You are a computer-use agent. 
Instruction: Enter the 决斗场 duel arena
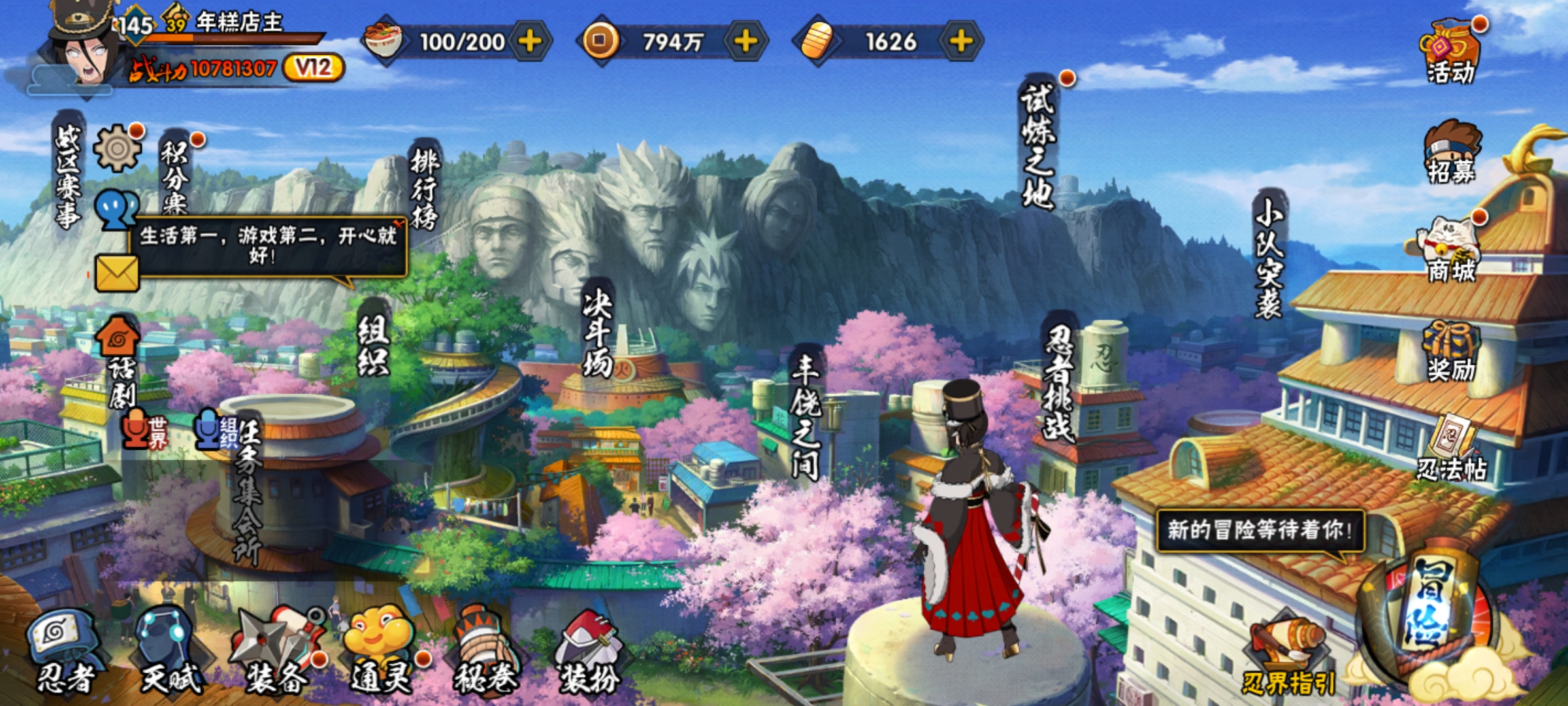[x=598, y=335]
